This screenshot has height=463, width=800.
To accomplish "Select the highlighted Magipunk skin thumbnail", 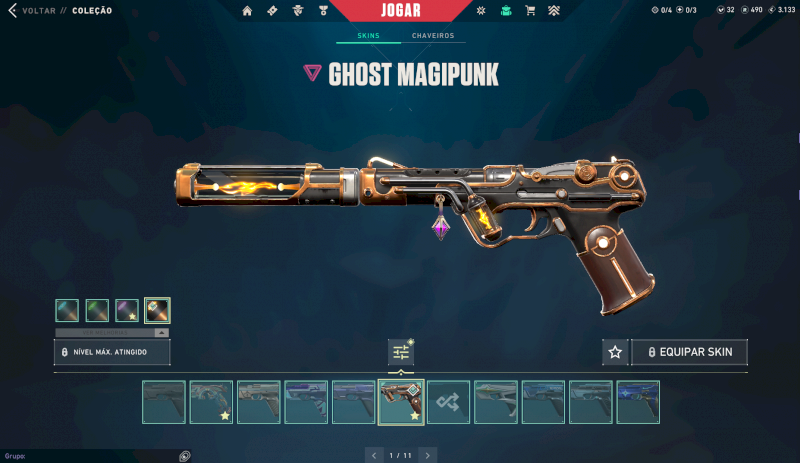I will coord(401,402).
